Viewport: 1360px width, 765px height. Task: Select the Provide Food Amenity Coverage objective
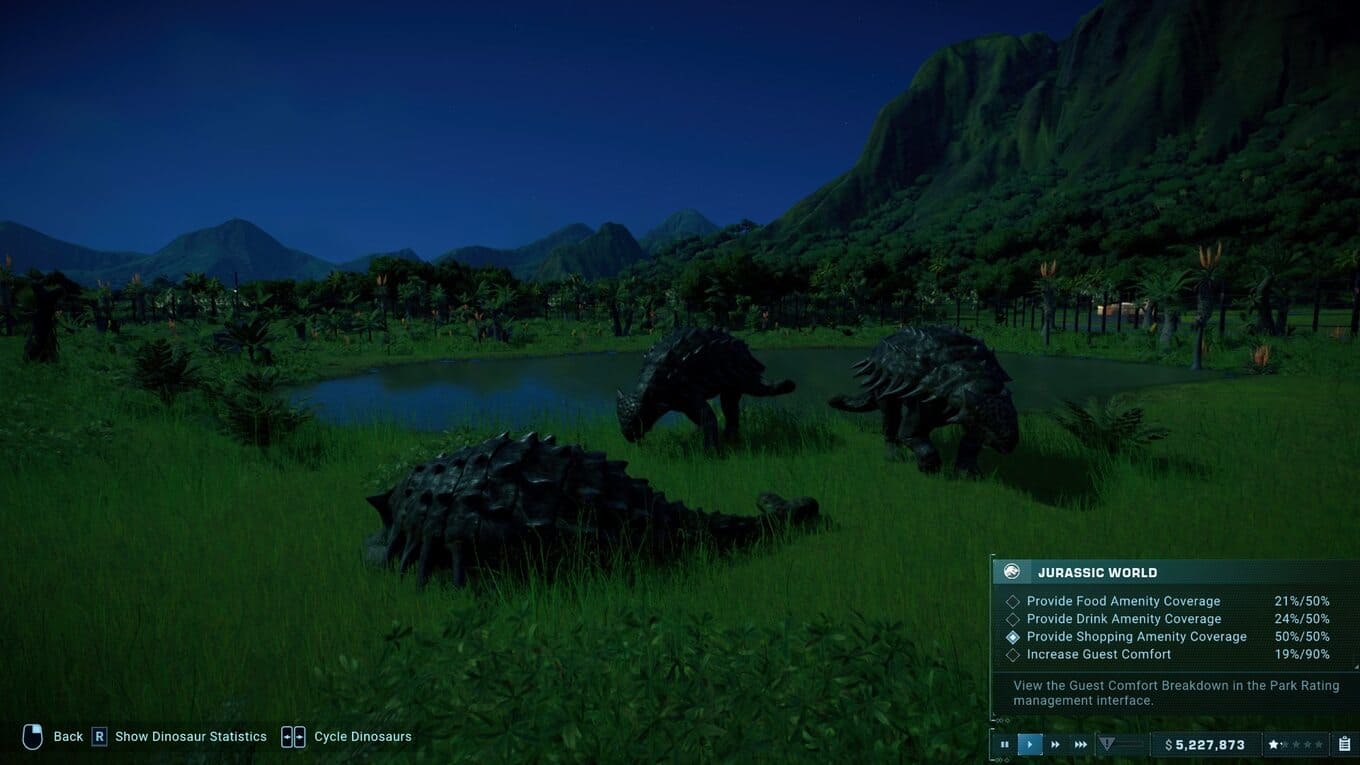tap(1123, 601)
